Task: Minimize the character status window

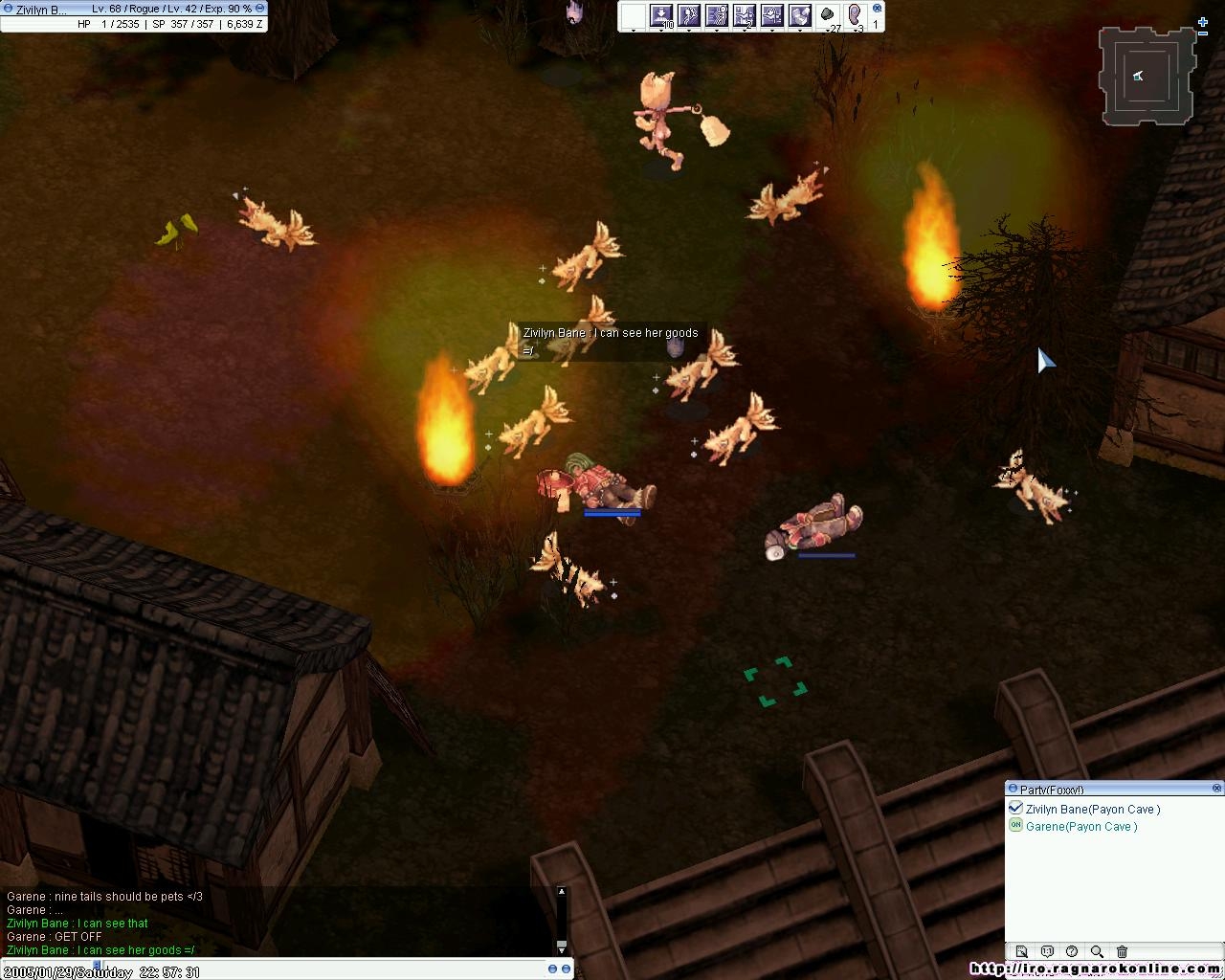Action: [259, 9]
